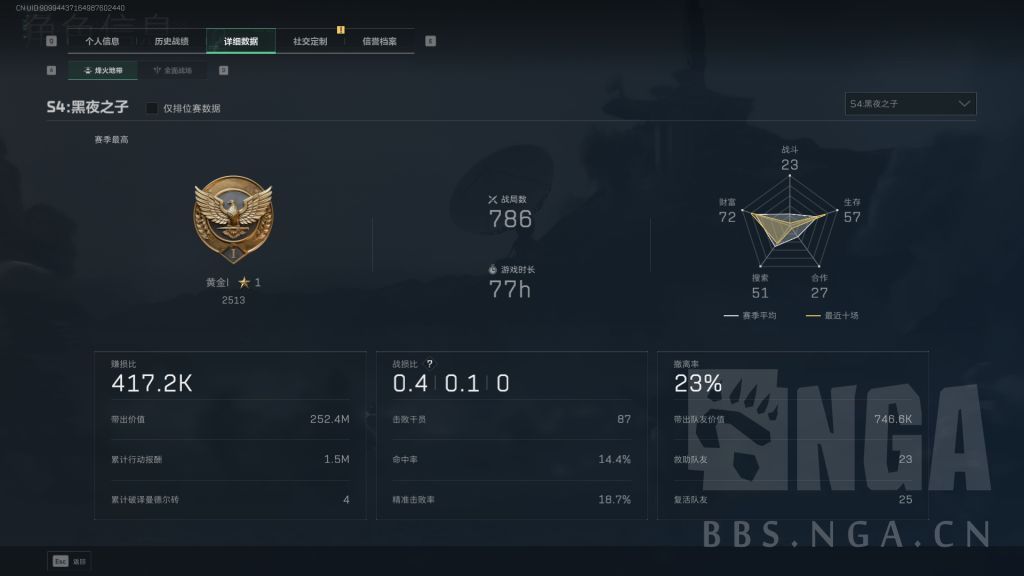Screen dimensions: 1024x576
Task: Open the 历史战绩 tab
Action: click(171, 42)
